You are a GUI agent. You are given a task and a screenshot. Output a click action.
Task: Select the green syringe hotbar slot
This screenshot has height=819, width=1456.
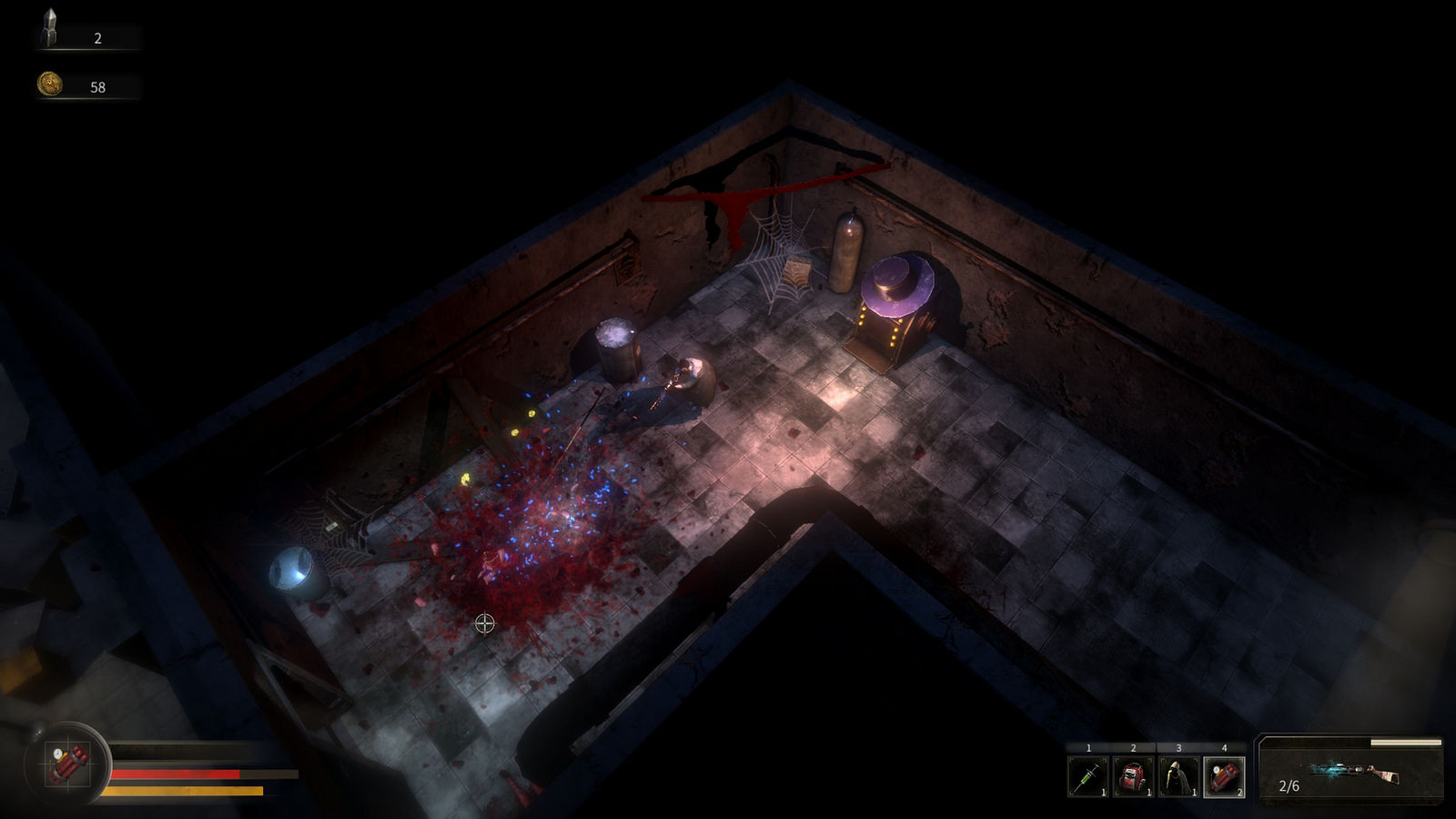click(x=1088, y=777)
